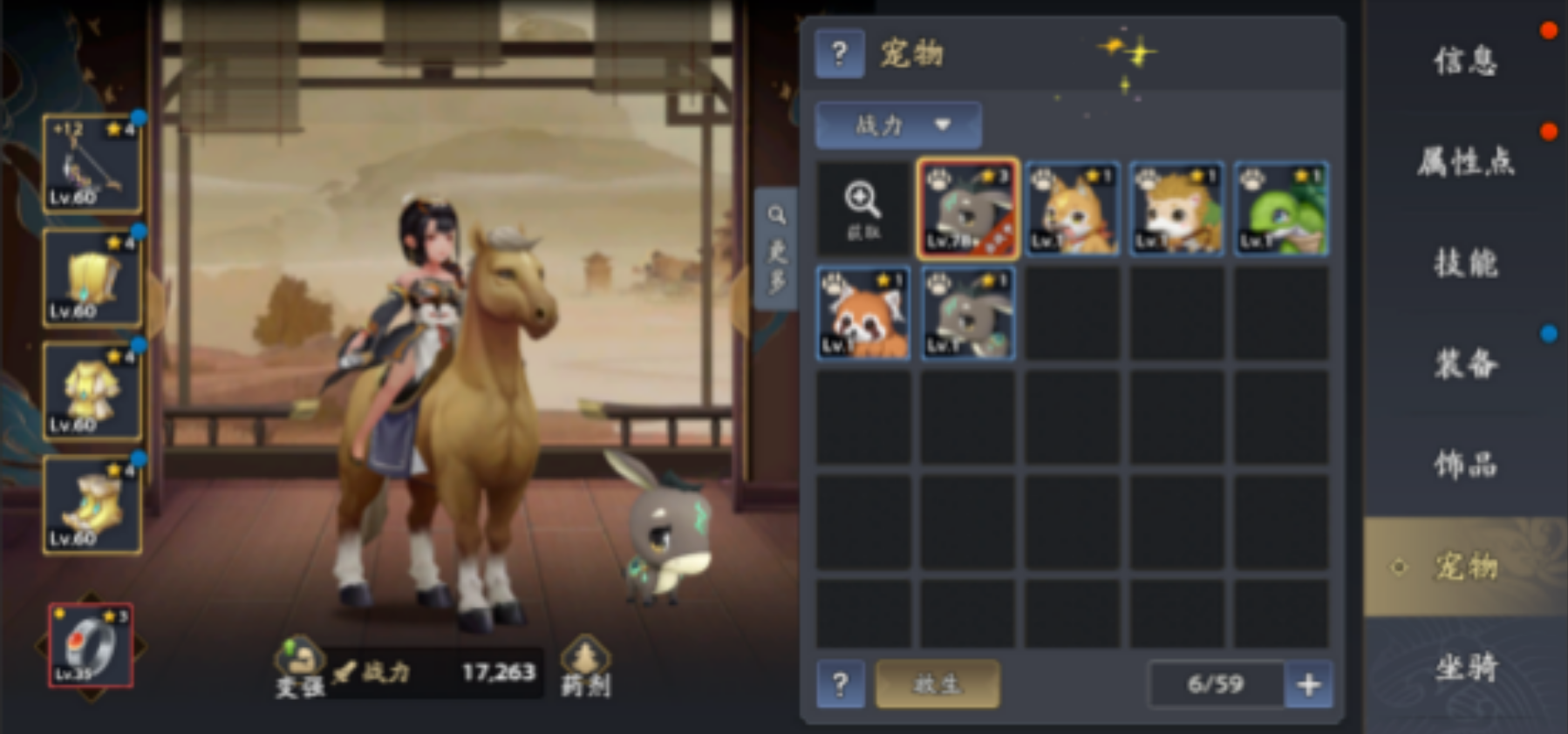
Task: Select the equipped bow Lv.60 item icon
Action: coord(91,164)
